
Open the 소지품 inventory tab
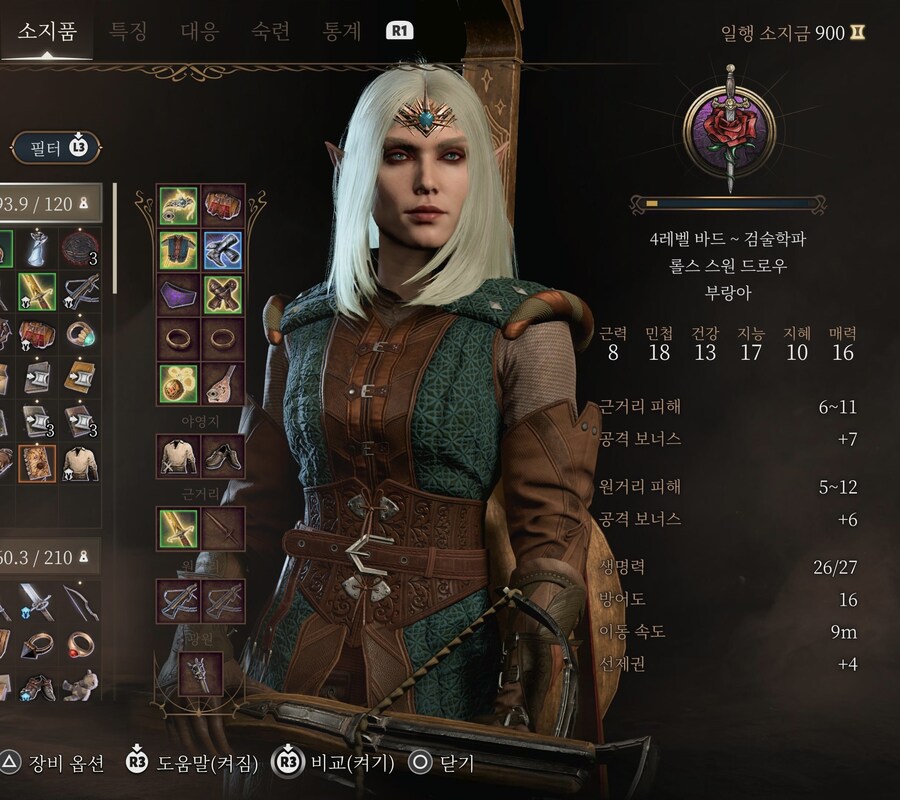click(x=48, y=31)
